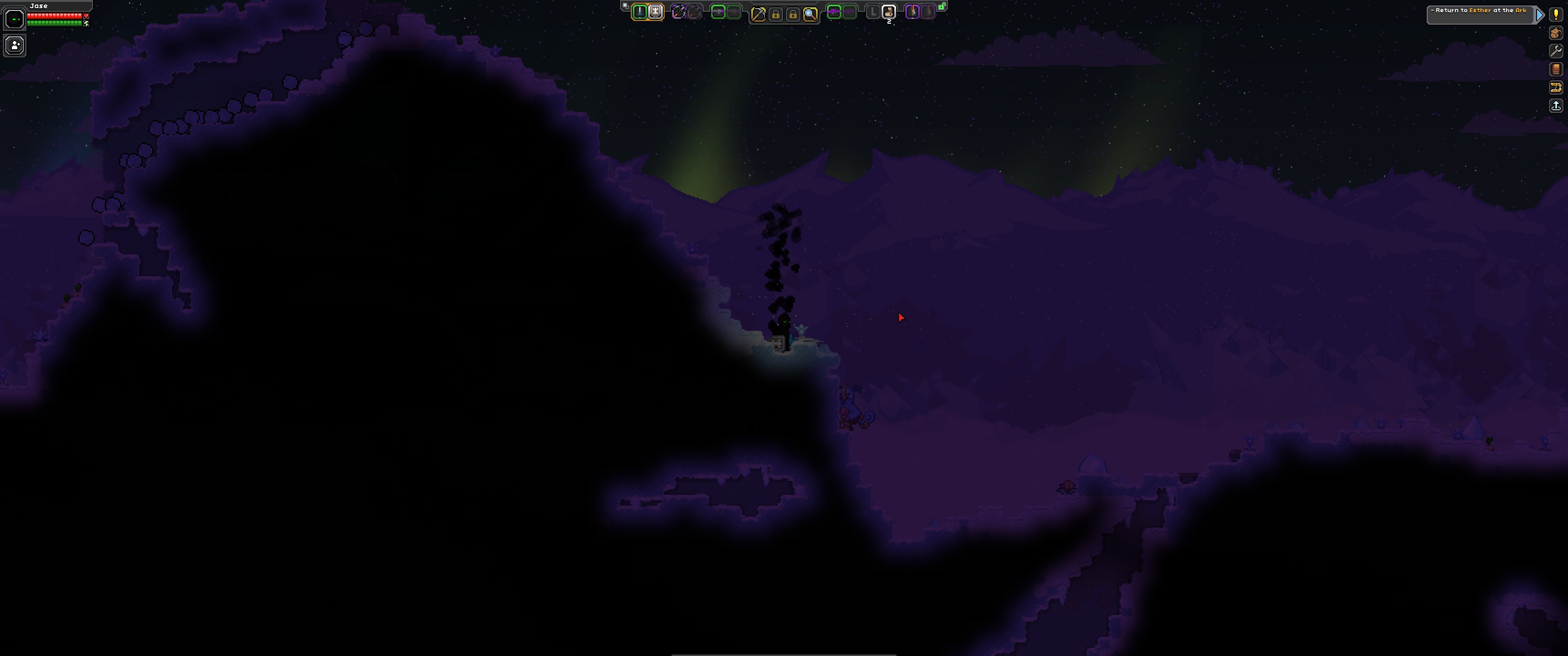Open the quest log exclamation icon
The image size is (1568, 656).
pyautogui.click(x=1556, y=14)
